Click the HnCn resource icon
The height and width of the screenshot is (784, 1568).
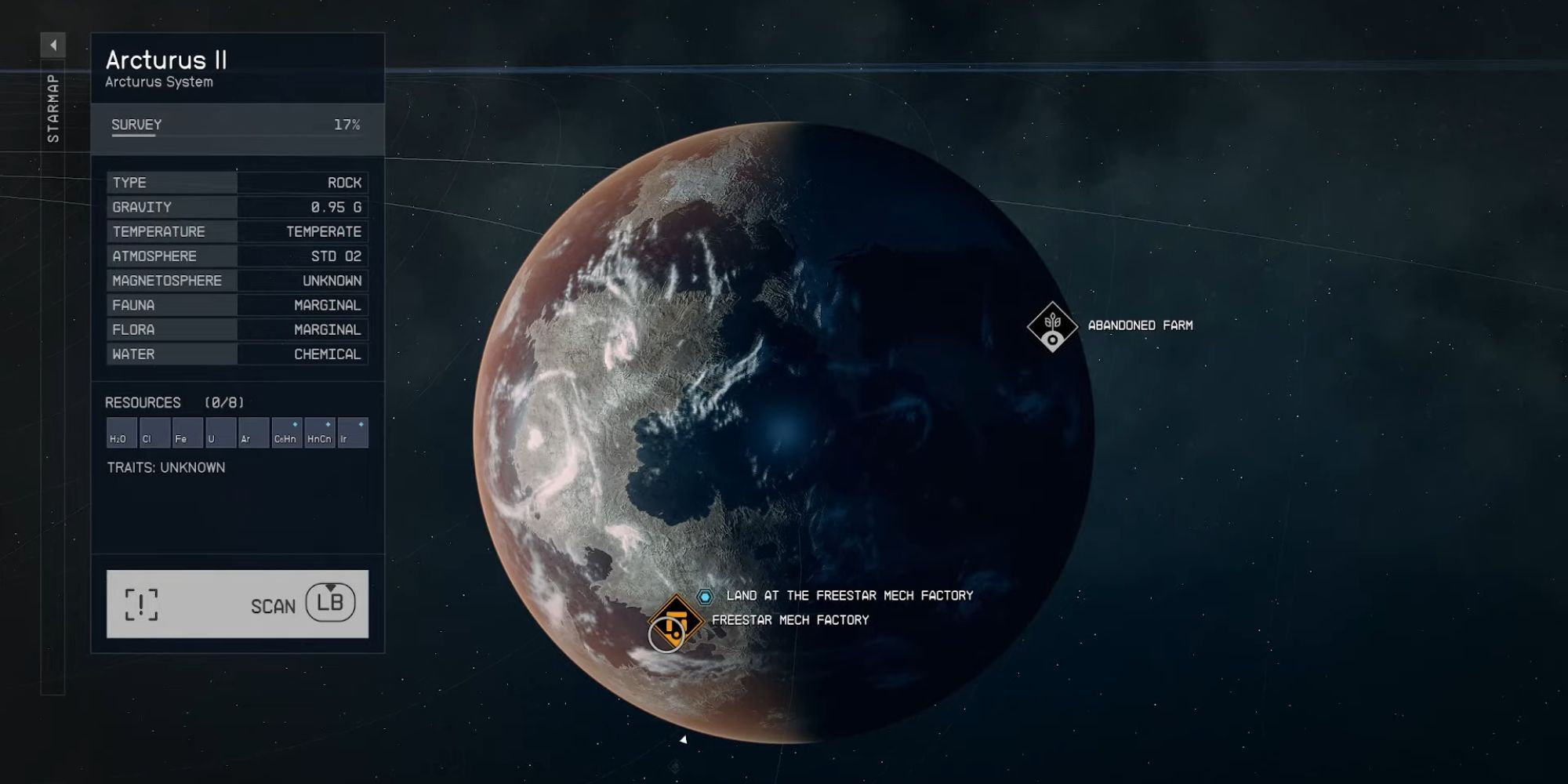[x=319, y=431]
